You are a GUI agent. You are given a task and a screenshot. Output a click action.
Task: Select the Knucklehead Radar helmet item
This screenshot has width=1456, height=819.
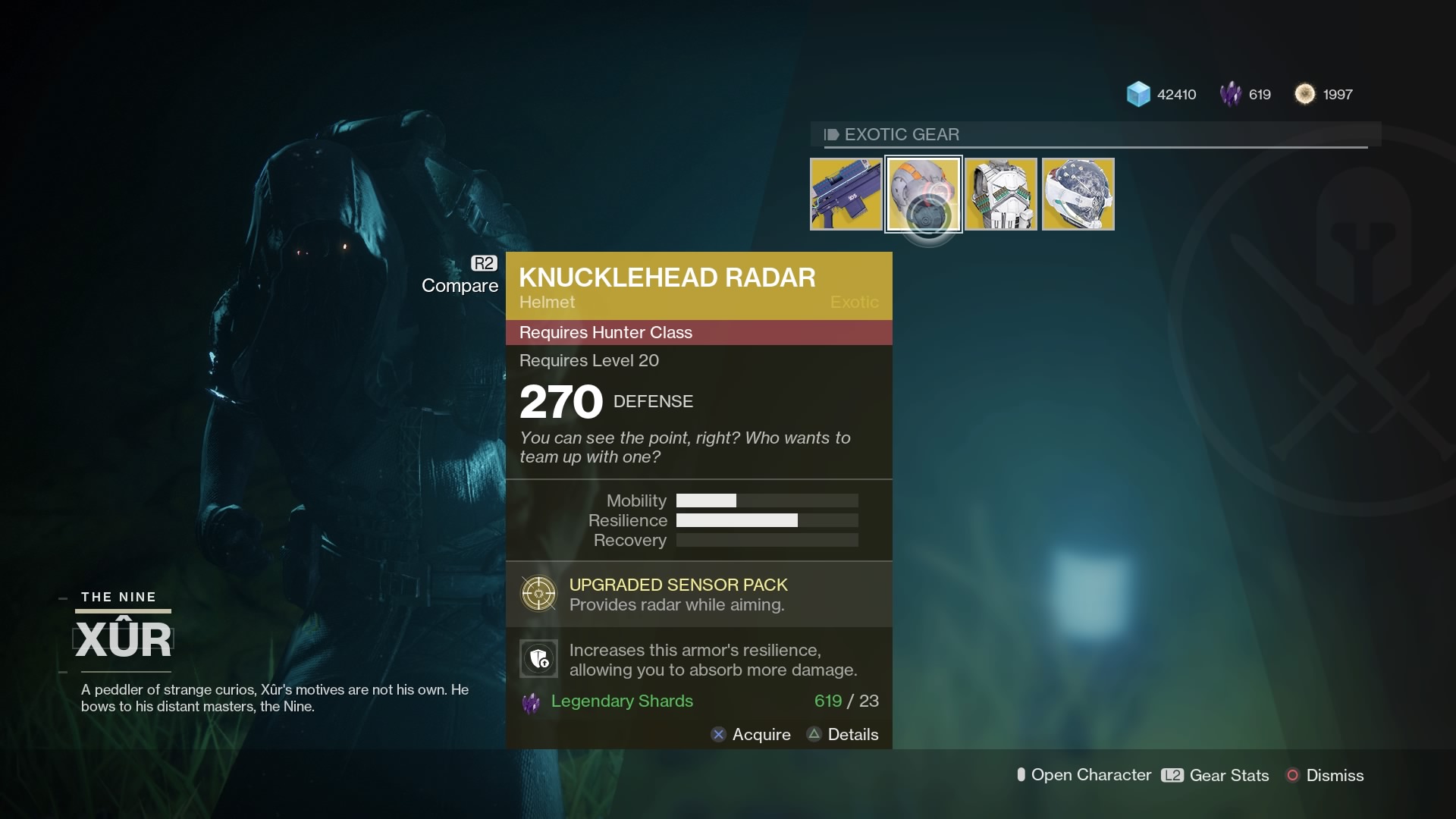coord(924,193)
